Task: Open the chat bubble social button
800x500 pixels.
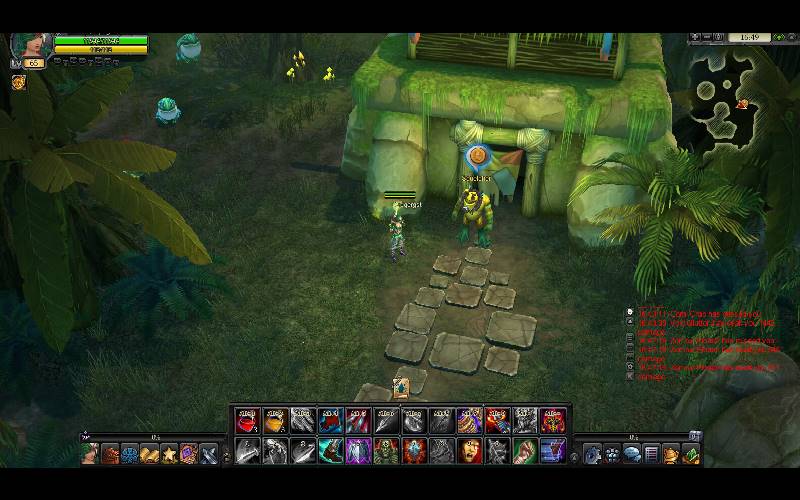Action: [631, 455]
